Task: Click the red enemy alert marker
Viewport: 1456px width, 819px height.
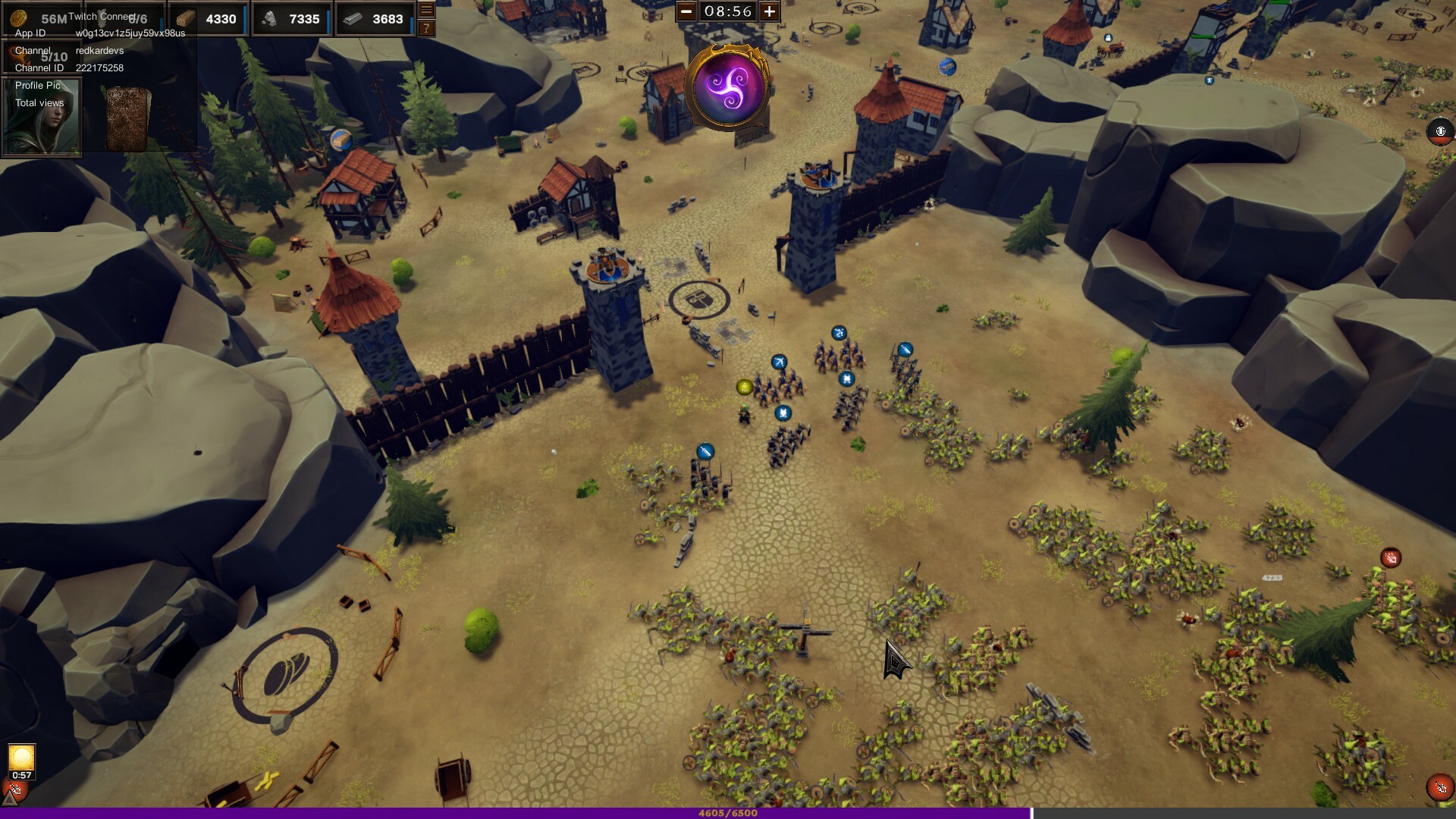Action: click(x=1390, y=558)
